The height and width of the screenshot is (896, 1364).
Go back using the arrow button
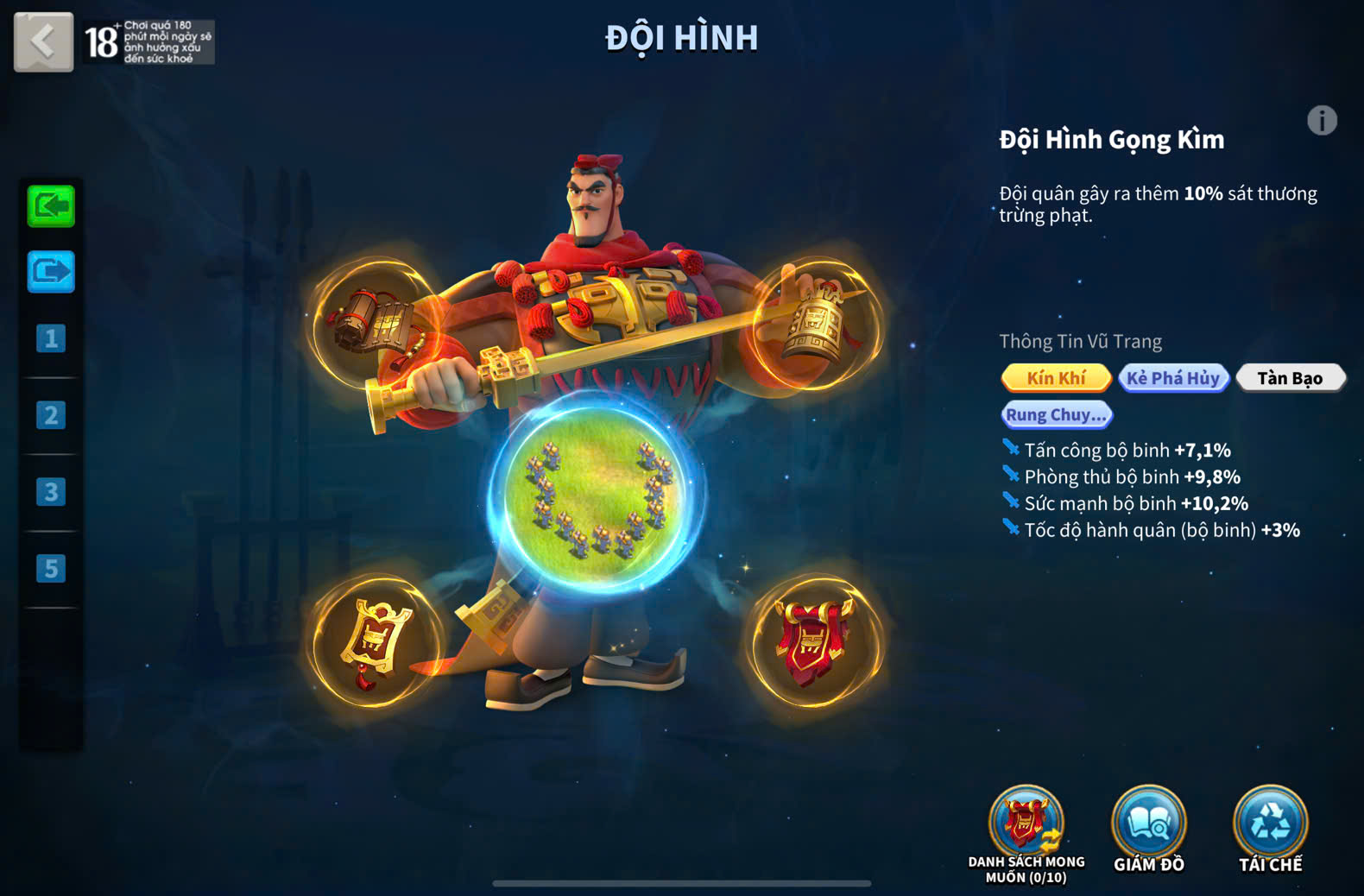coord(43,41)
